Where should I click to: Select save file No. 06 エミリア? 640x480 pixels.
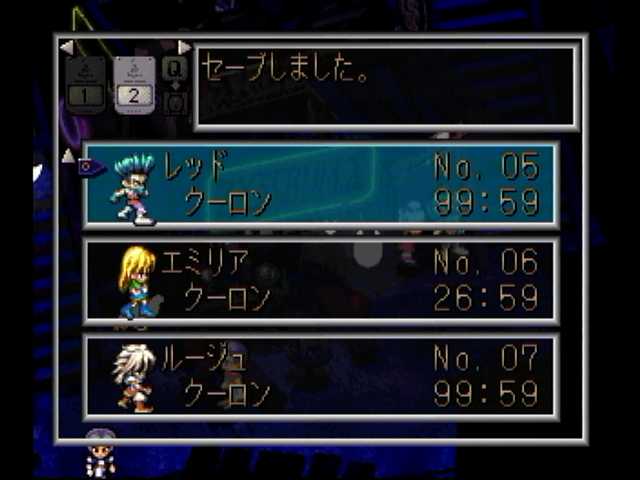click(320, 280)
